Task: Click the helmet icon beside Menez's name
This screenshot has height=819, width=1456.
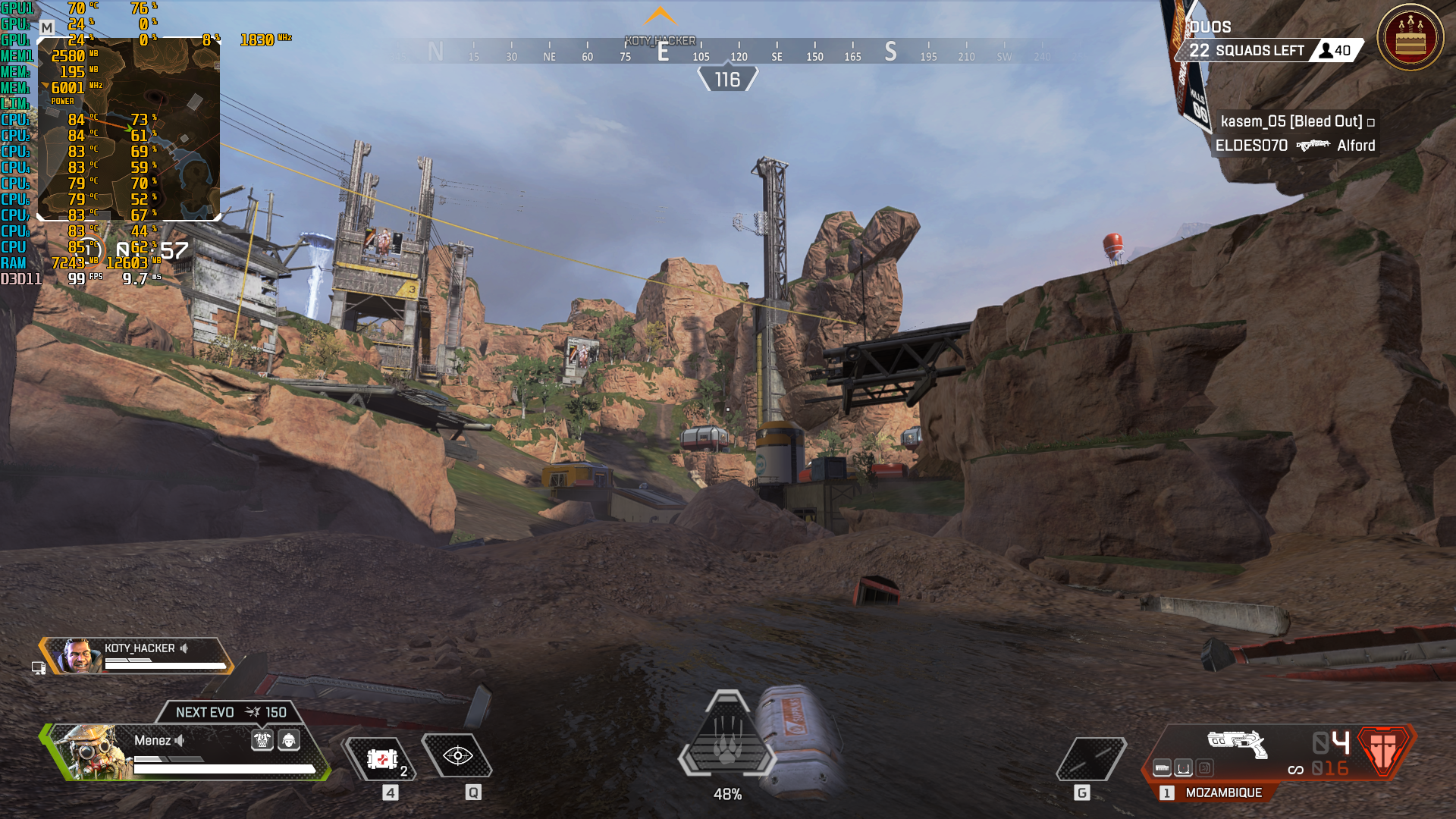Action: pos(289,740)
